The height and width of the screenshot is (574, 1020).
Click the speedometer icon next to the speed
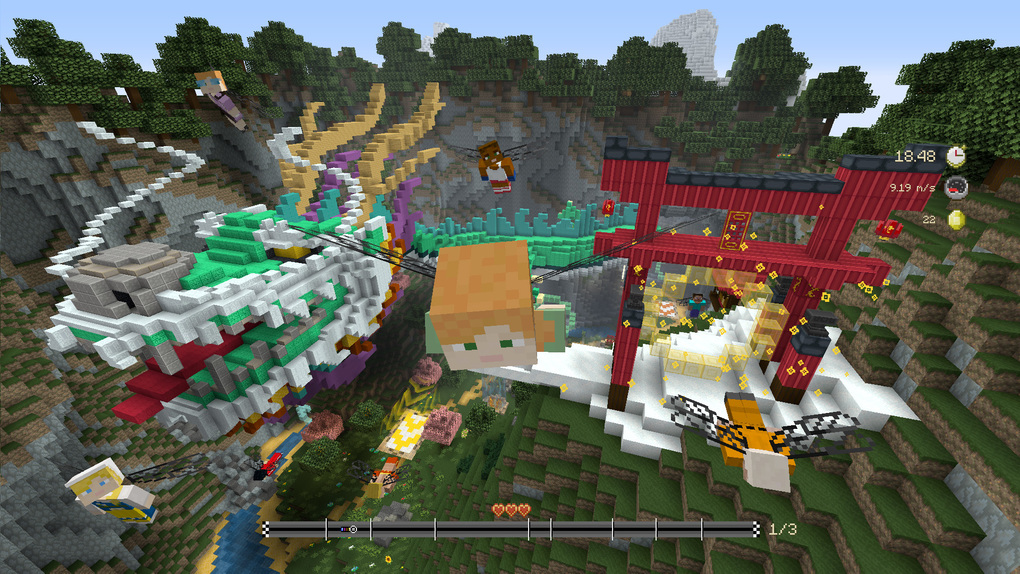pyautogui.click(x=956, y=187)
